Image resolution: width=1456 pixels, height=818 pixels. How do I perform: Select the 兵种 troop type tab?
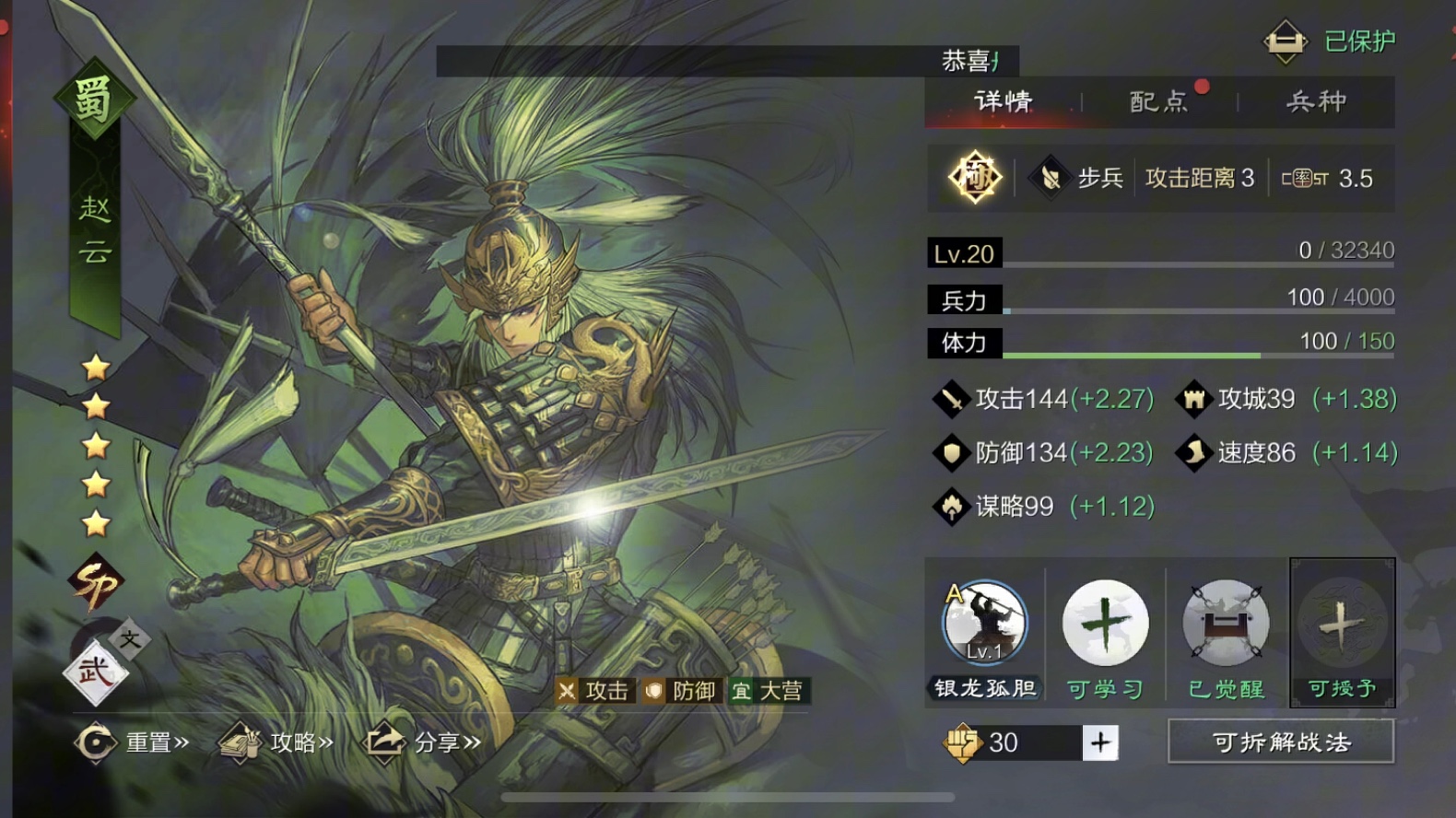pyautogui.click(x=1316, y=101)
